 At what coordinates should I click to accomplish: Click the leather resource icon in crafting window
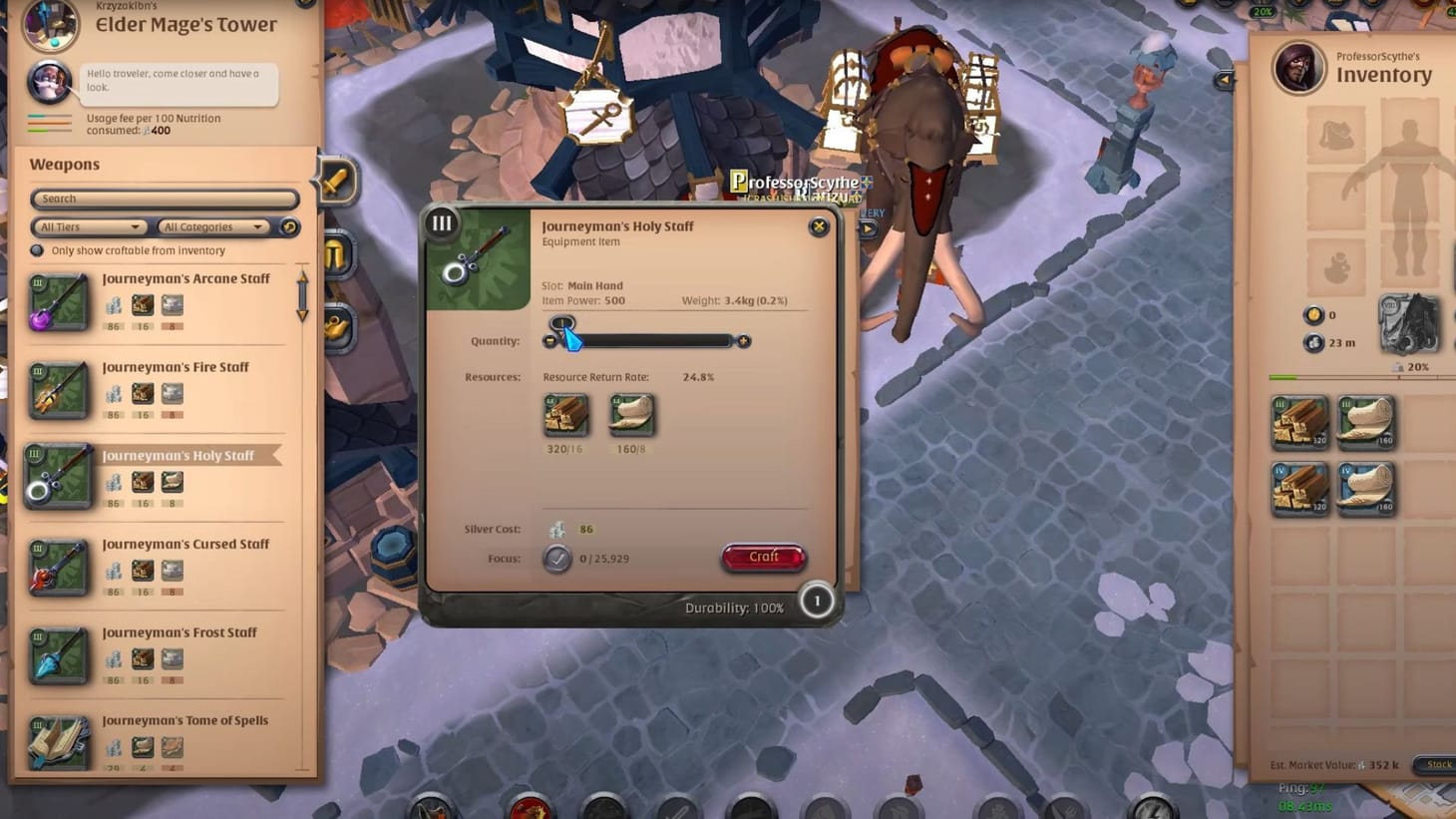[631, 417]
